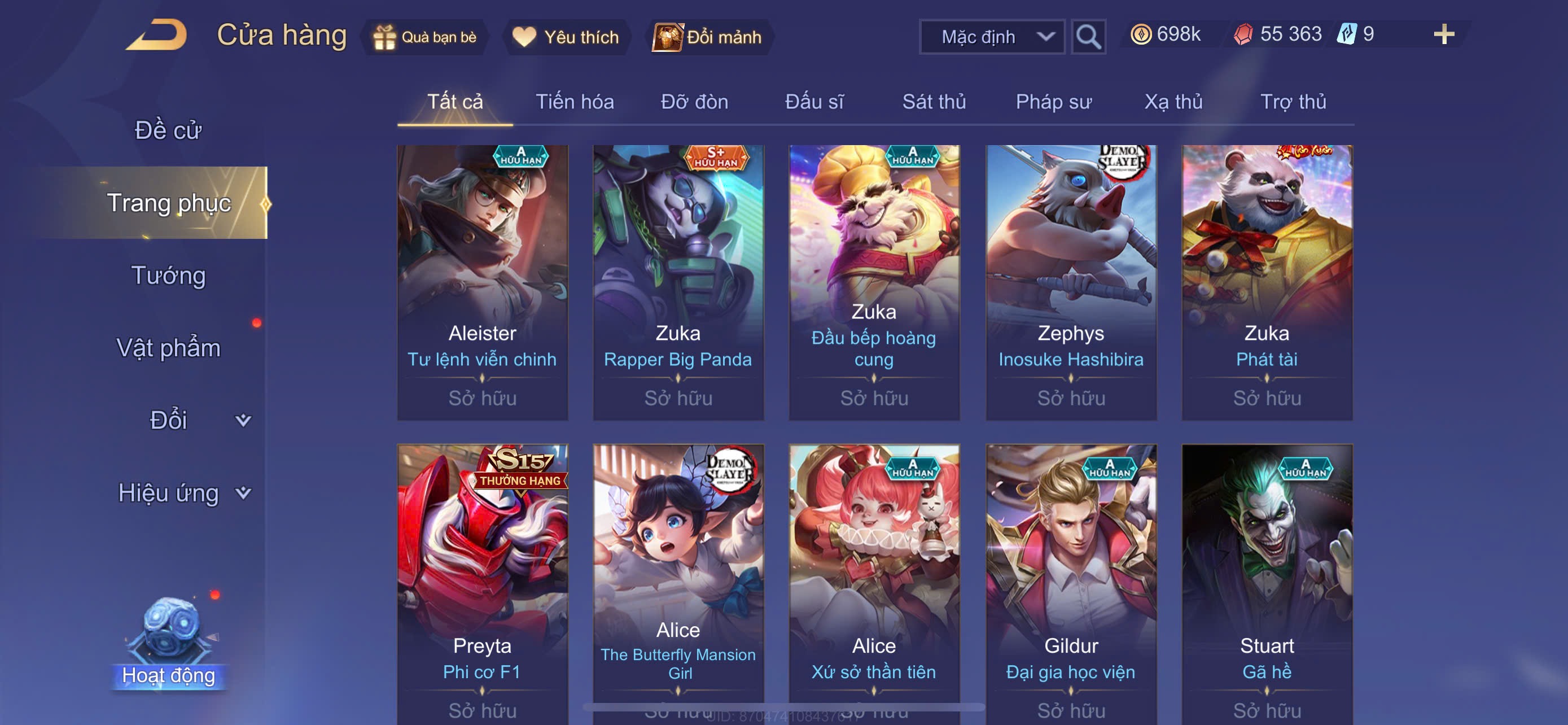Viewport: 1568px width, 725px height.
Task: Expand the Mặc định sort dropdown
Action: pyautogui.click(x=992, y=37)
